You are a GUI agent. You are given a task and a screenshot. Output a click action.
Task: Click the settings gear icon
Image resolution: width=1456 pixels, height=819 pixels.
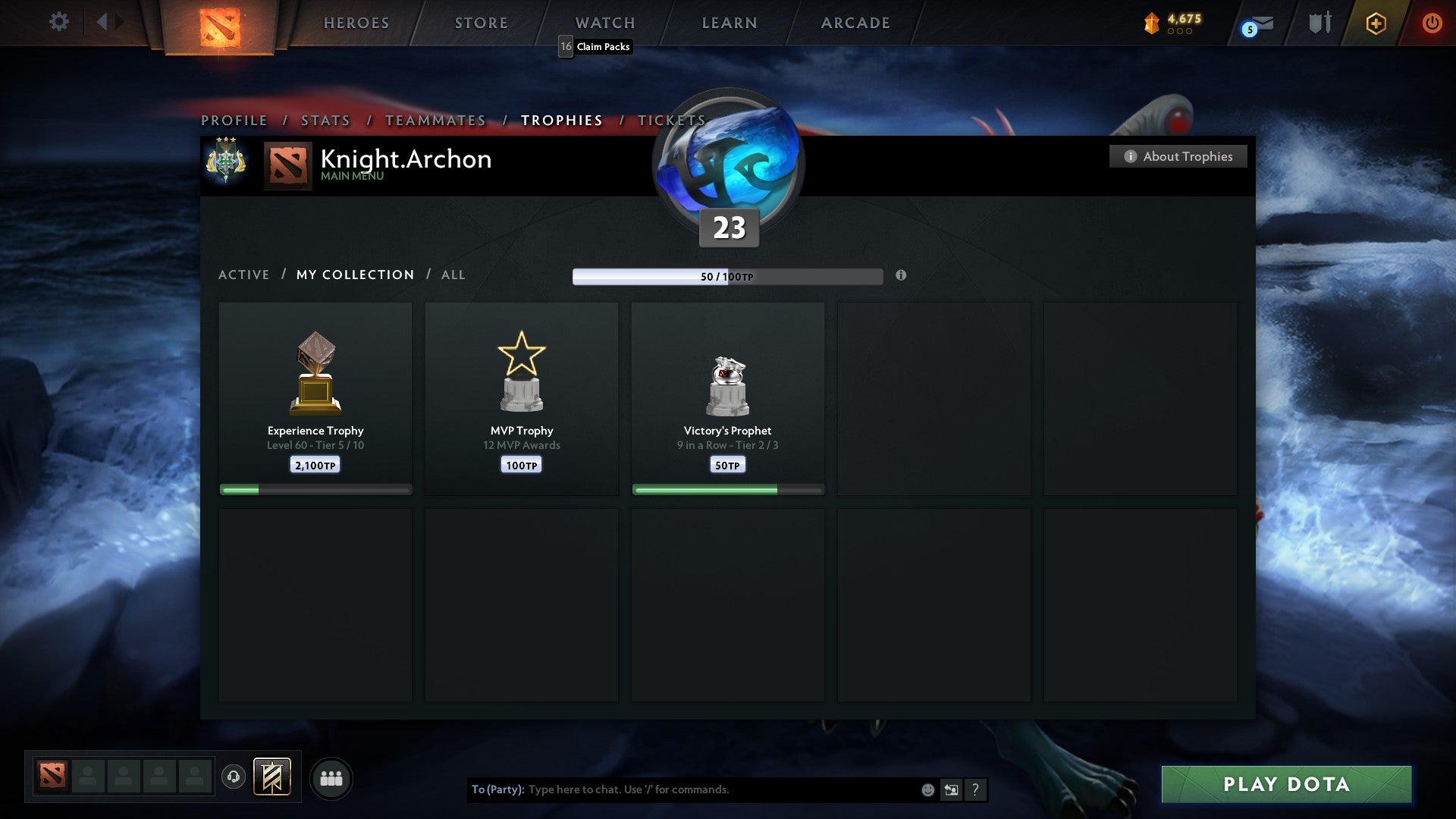58,22
